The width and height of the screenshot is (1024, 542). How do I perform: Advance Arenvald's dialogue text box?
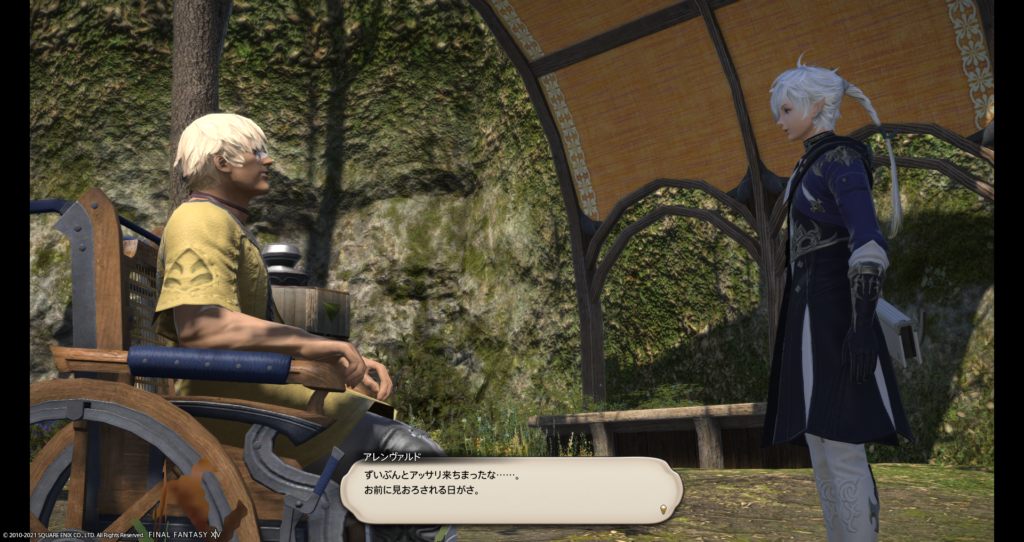click(510, 490)
